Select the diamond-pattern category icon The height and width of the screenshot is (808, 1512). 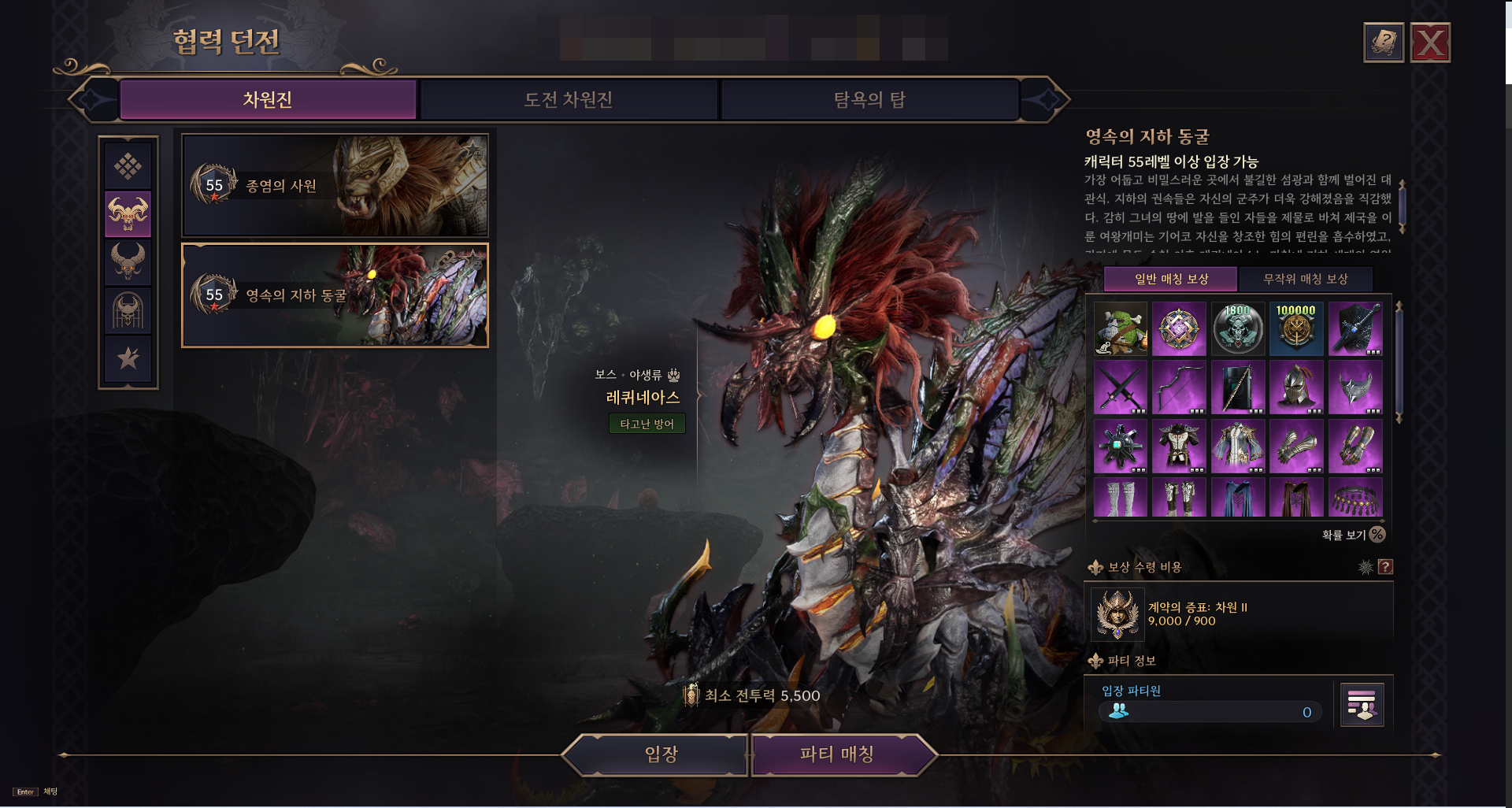point(128,166)
